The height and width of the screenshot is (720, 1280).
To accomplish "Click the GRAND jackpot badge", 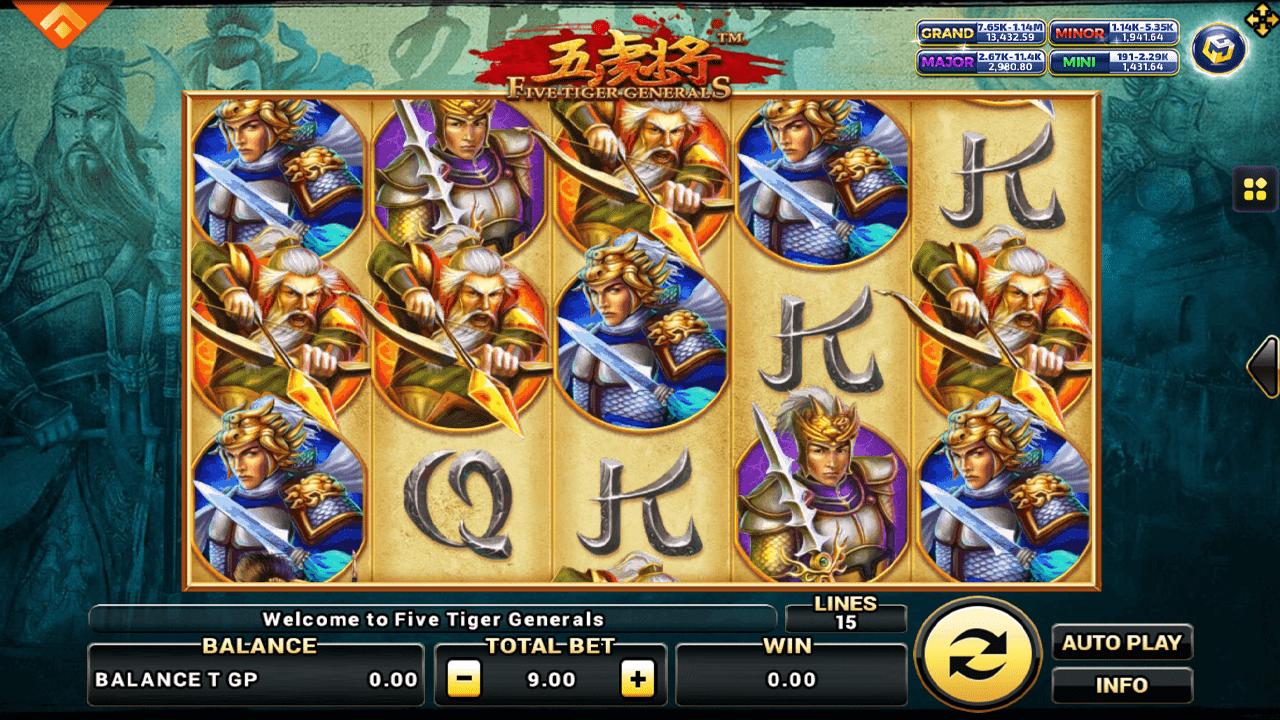I will coord(982,34).
